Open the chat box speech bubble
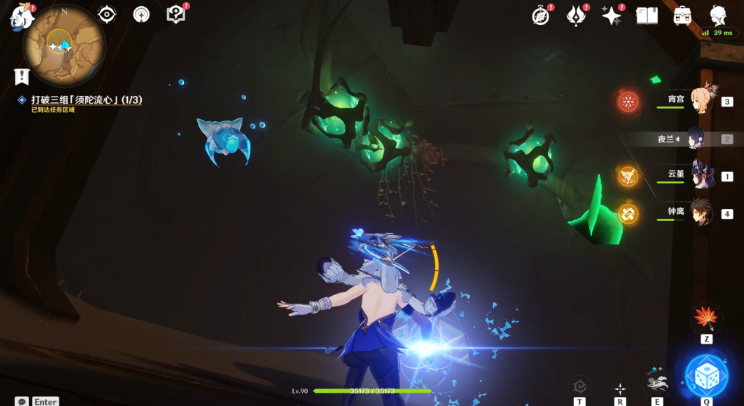The image size is (744, 406). (22, 401)
